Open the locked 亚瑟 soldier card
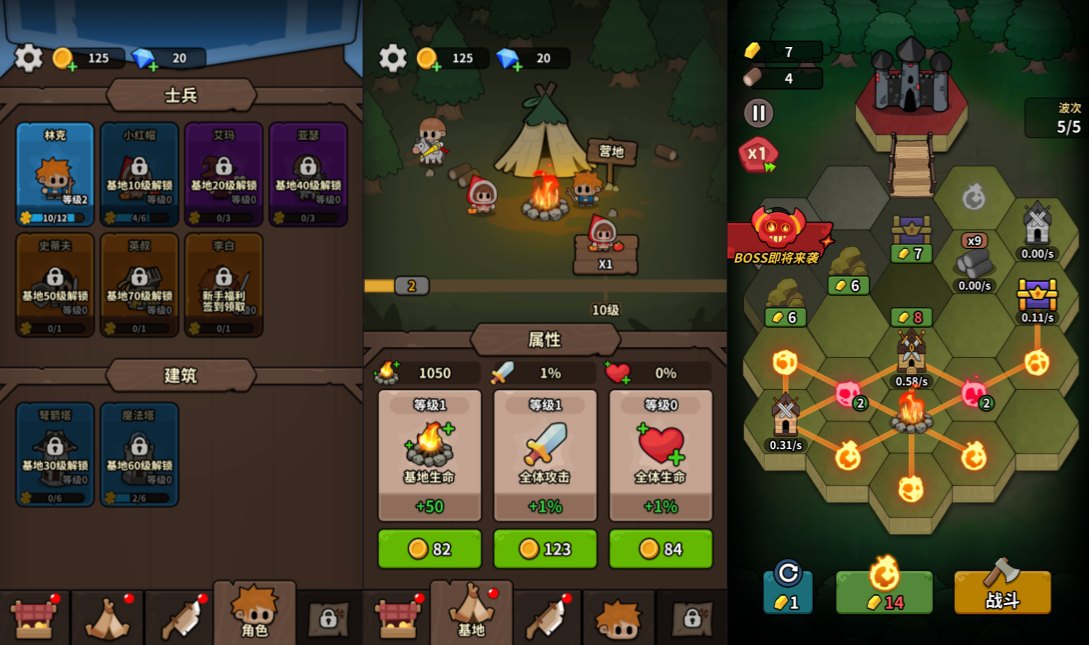This screenshot has width=1089, height=645. (x=308, y=174)
